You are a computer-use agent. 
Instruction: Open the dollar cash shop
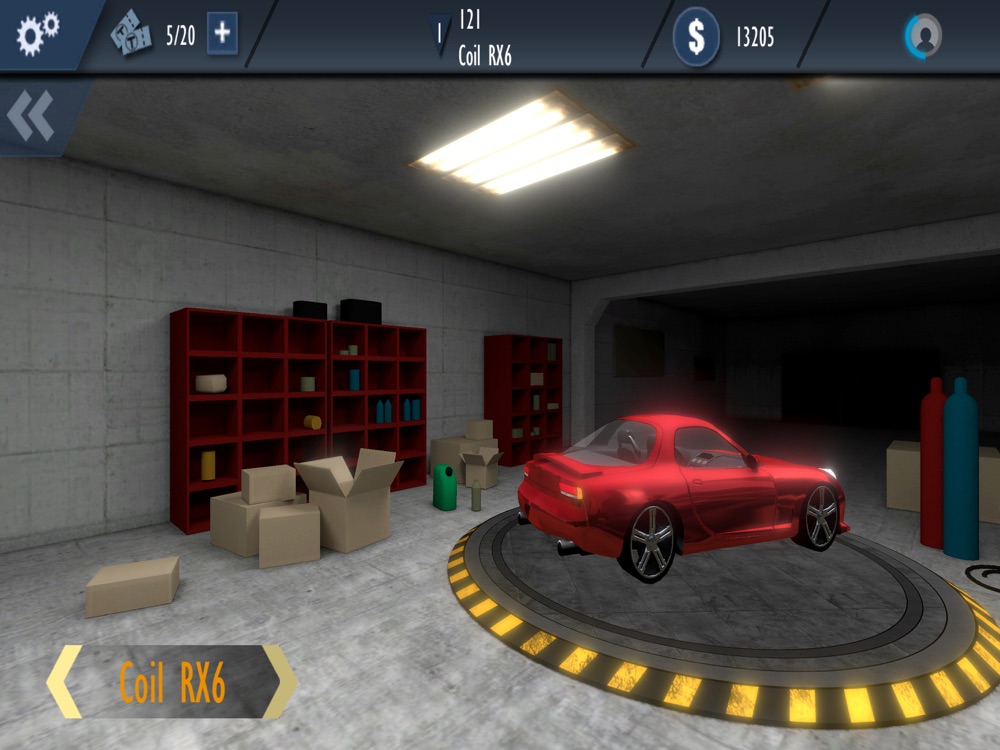pyautogui.click(x=695, y=38)
